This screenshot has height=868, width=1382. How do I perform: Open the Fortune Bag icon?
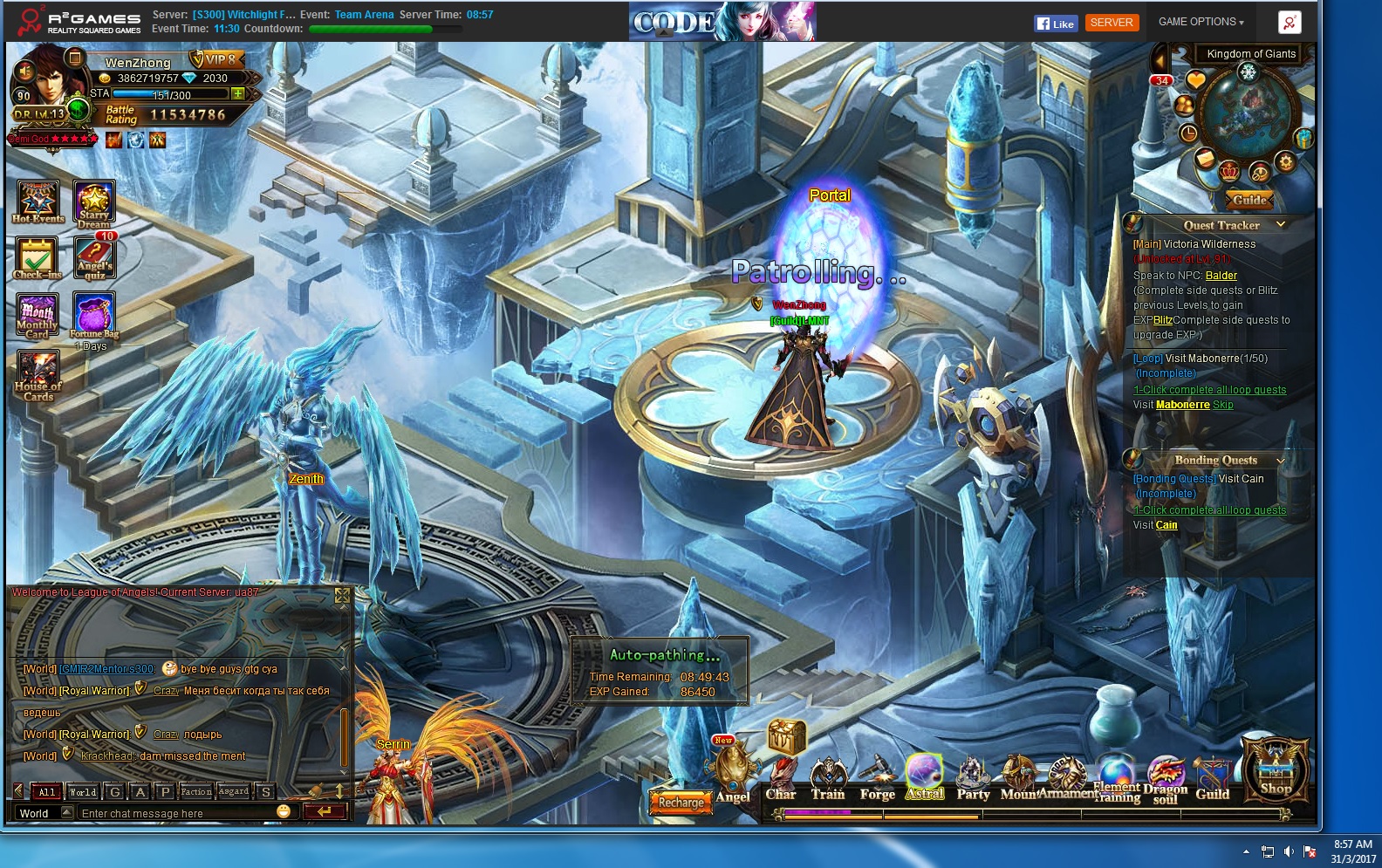pos(94,315)
